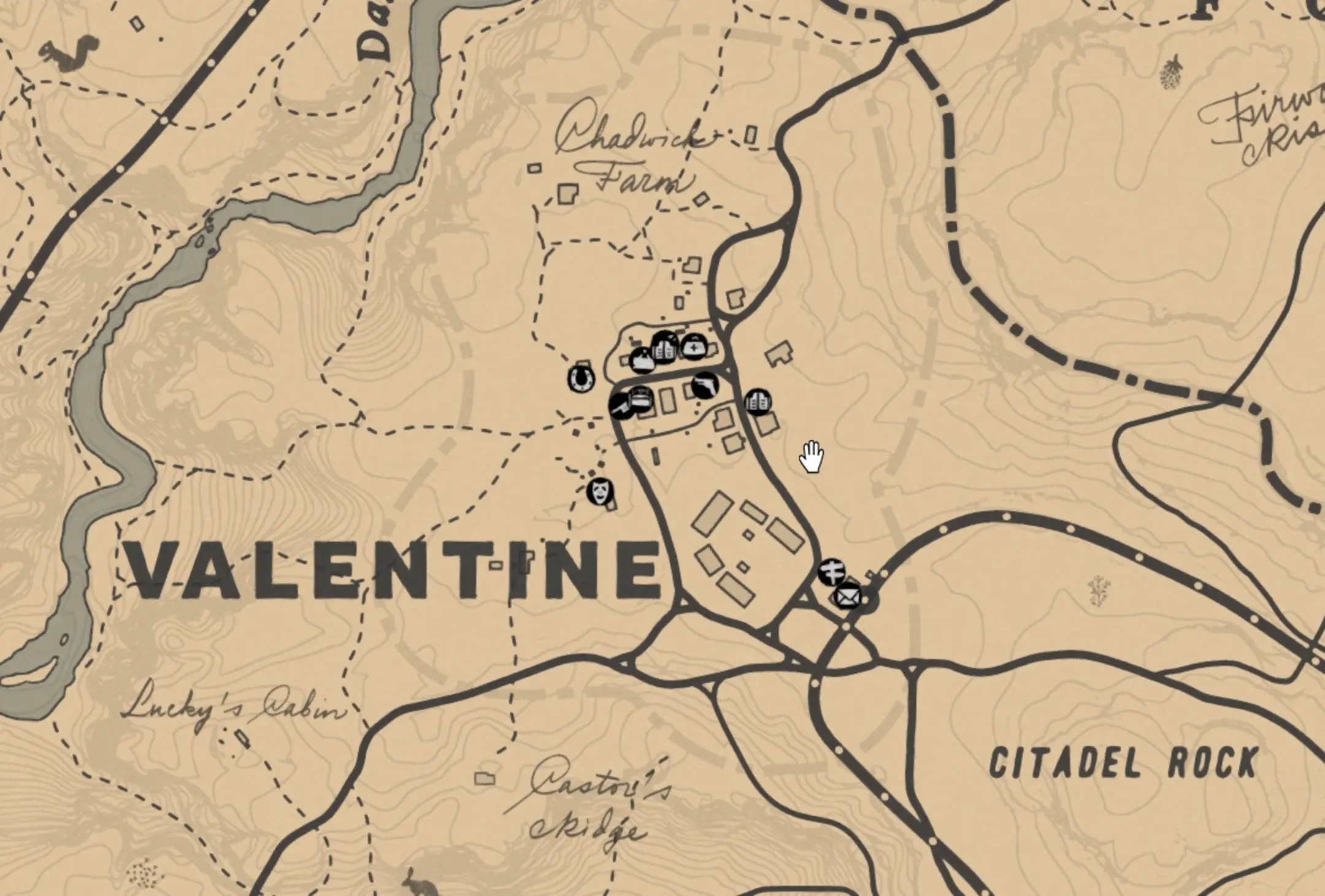Select the theater mask icon
The width and height of the screenshot is (1325, 896).
click(601, 491)
